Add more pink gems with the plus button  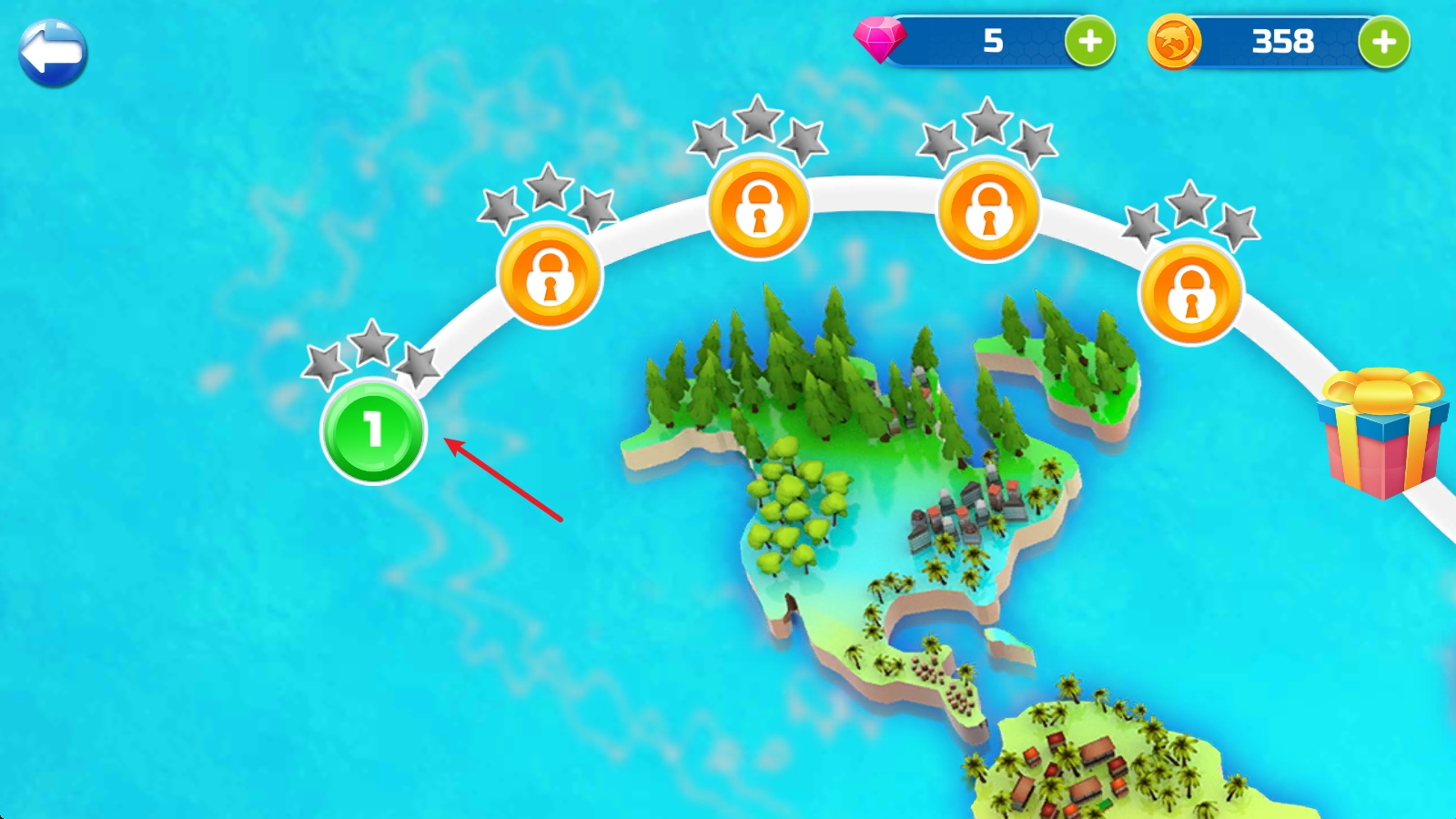(x=1090, y=41)
